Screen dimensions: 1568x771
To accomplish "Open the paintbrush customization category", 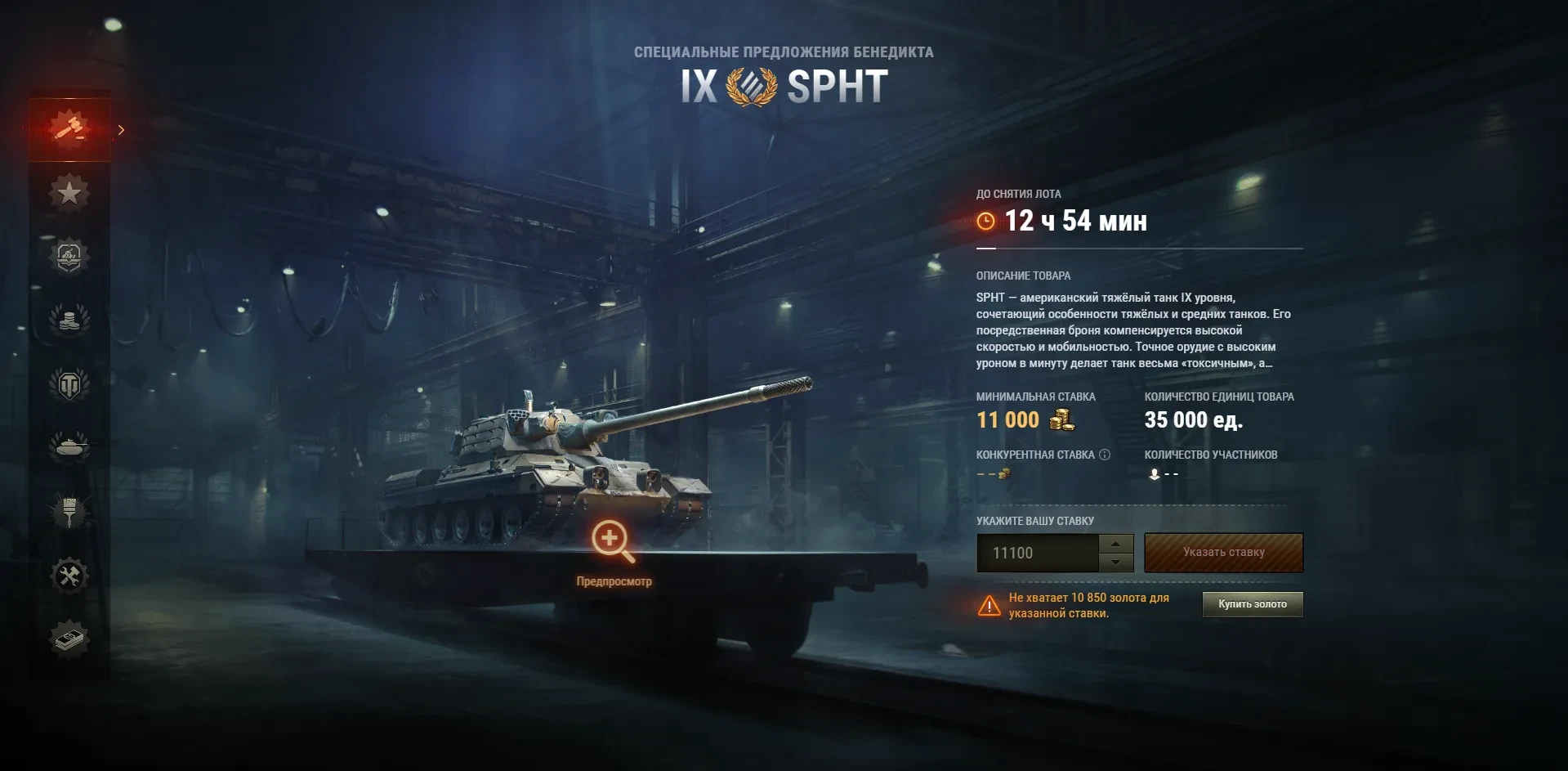I will tap(69, 511).
